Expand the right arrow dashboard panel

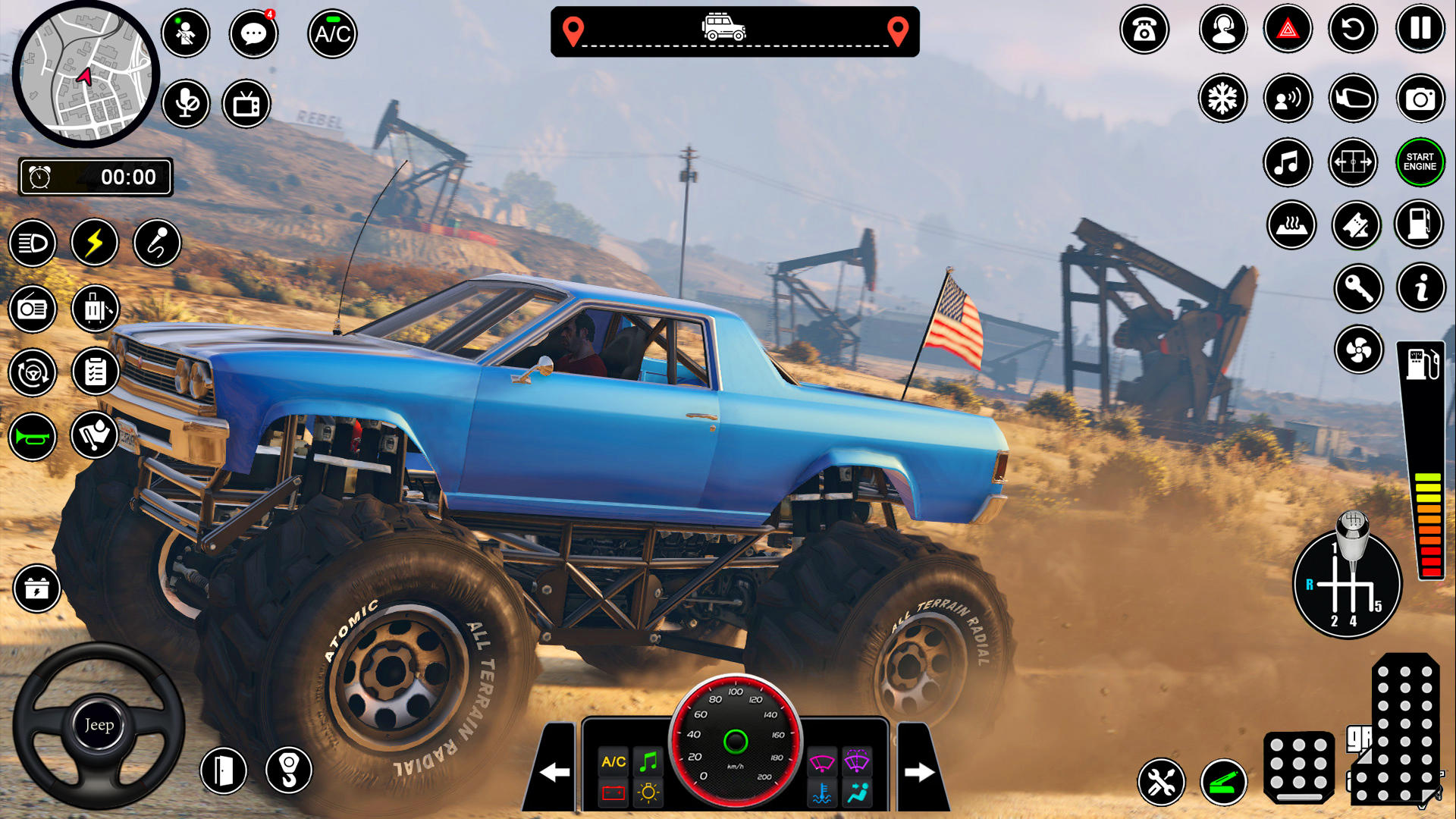[x=921, y=772]
